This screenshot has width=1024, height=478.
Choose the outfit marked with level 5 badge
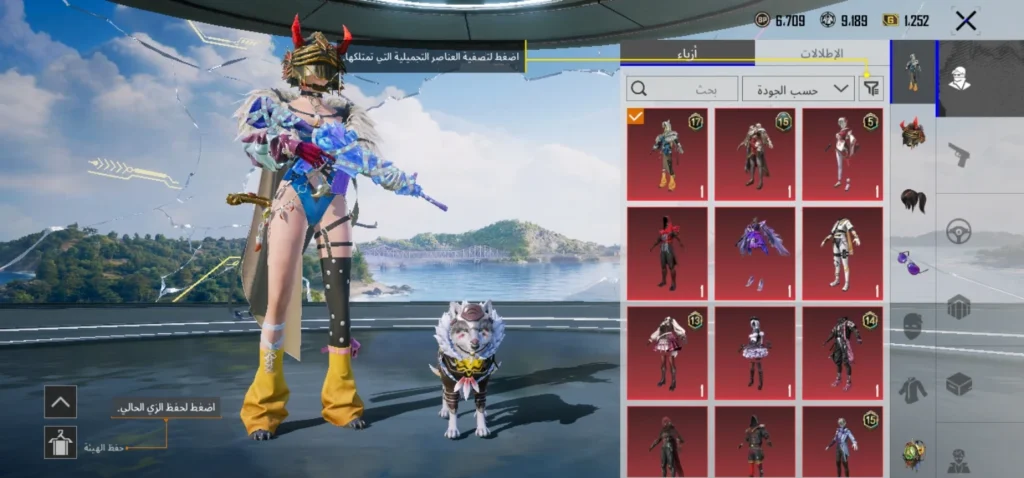point(843,154)
